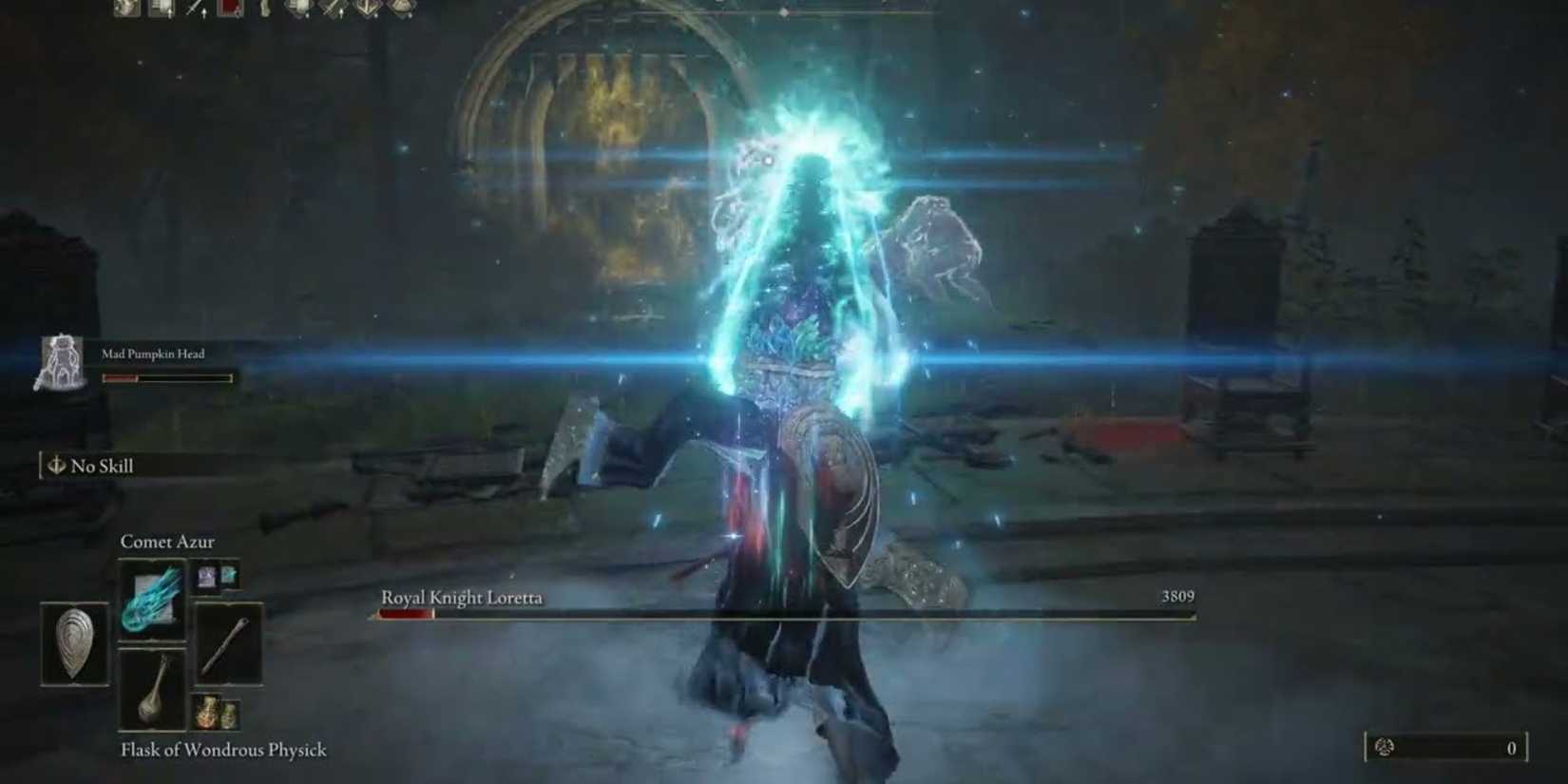Select the Crimson Flask item icon
This screenshot has width=1568, height=784.
207,711
